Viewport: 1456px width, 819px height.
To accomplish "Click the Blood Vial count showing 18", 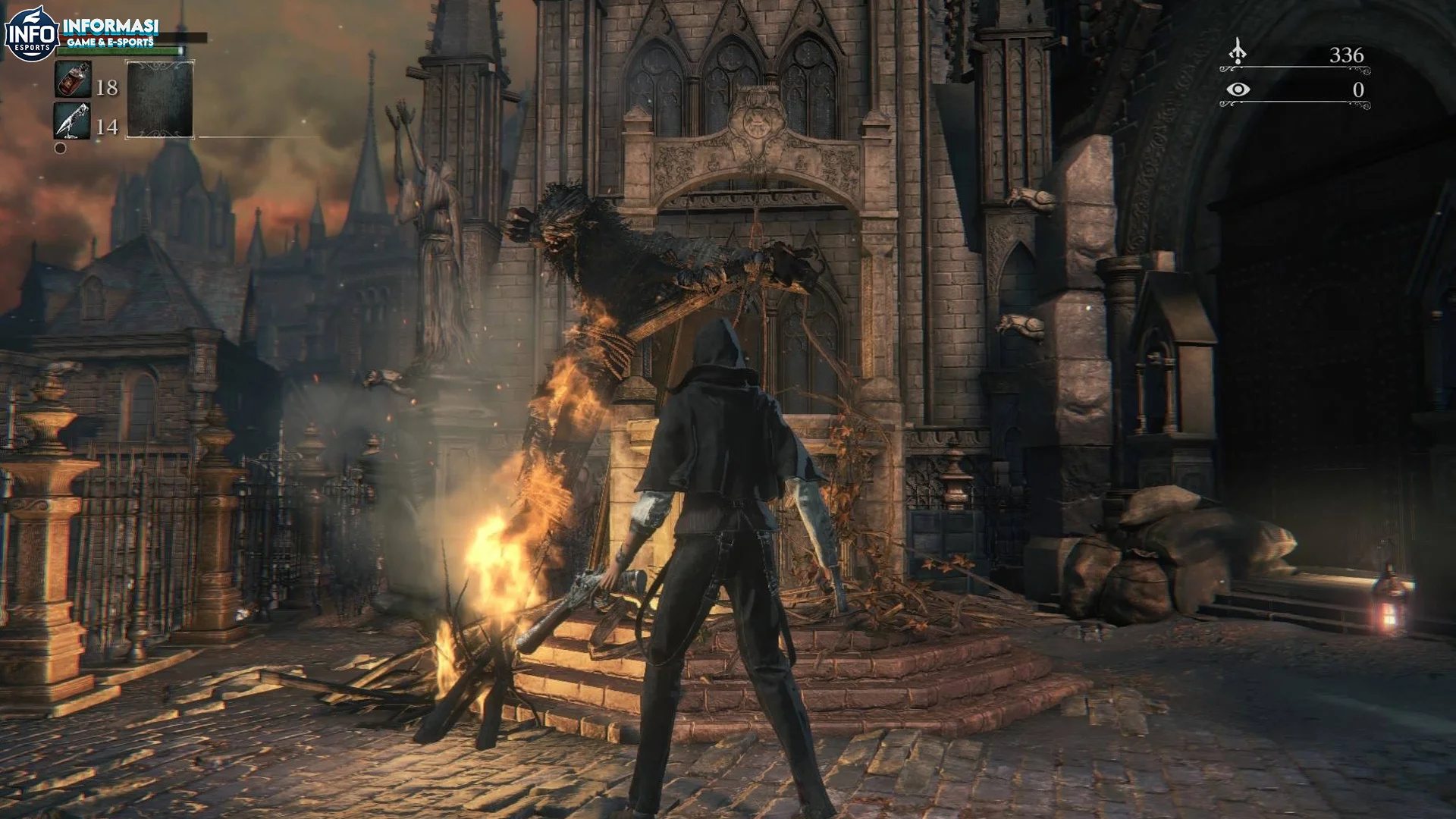I will [108, 86].
